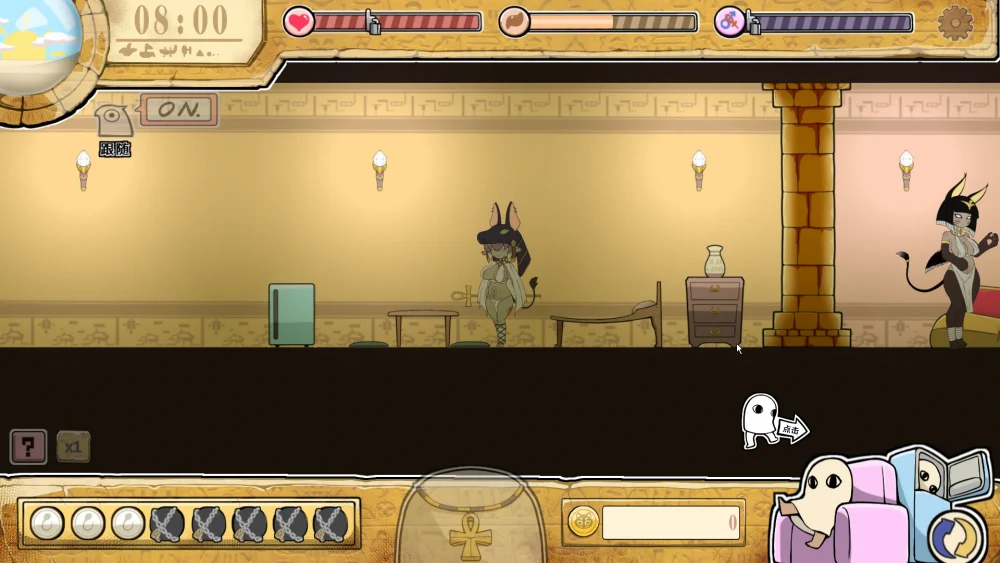1000x563 pixels.
Task: Open the question mark help button
Action: point(28,446)
